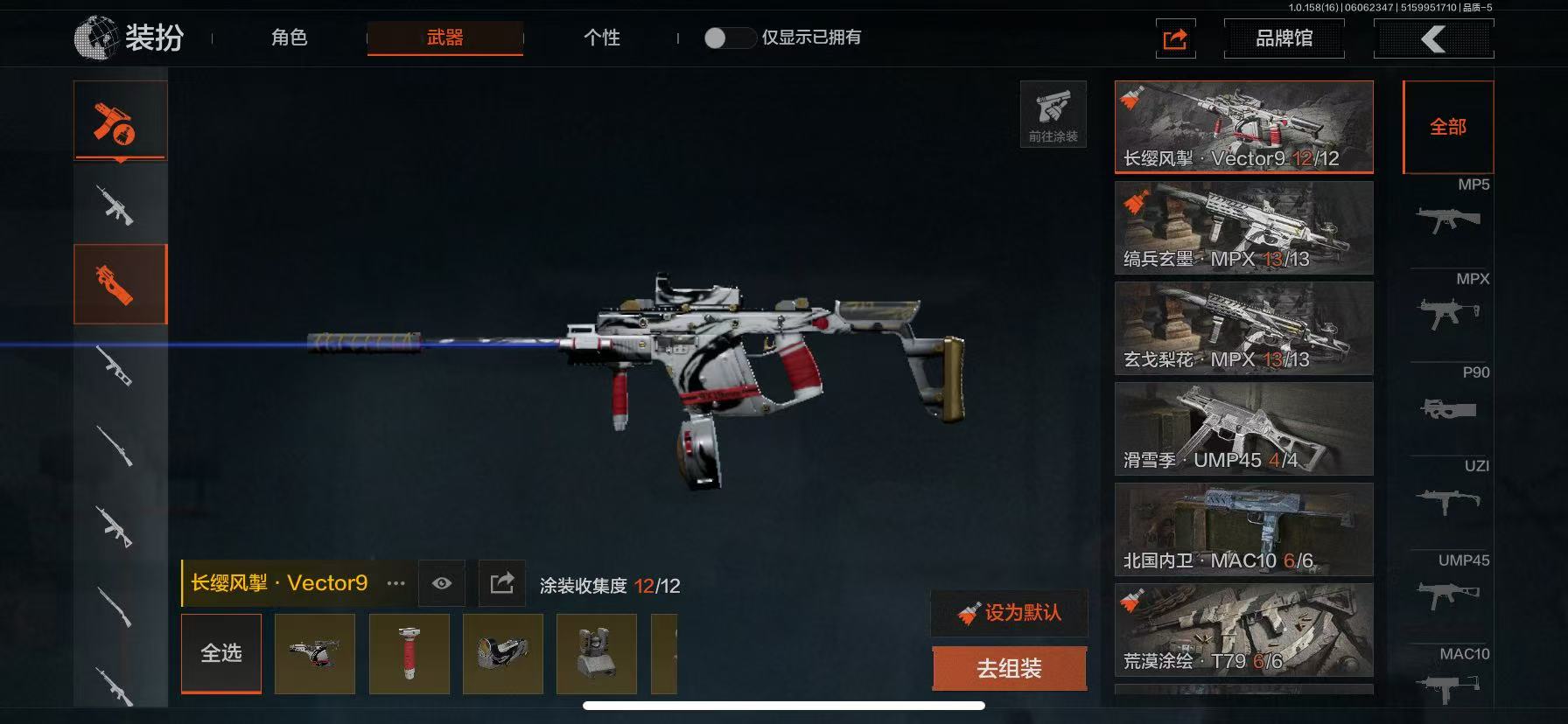This screenshot has width=1568, height=724.
Task: Select the 滑雪季 UMP45 skin
Action: coord(1243,429)
